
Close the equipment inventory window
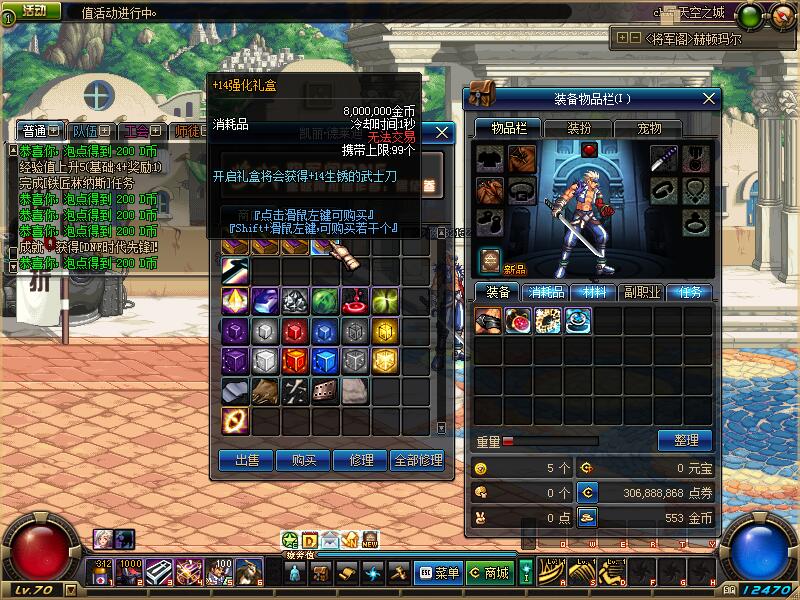point(710,98)
